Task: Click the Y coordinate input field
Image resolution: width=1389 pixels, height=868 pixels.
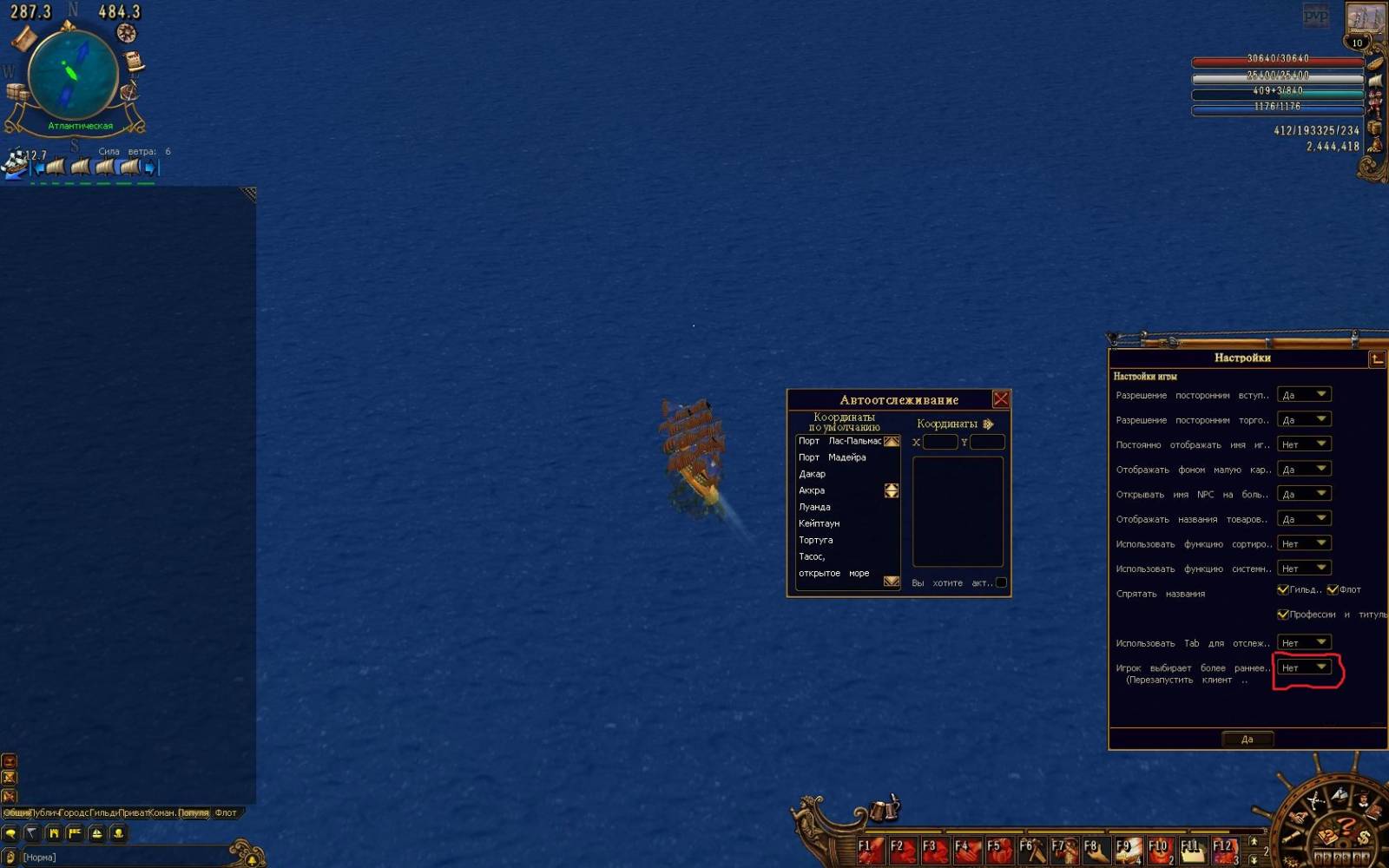Action: 987,442
